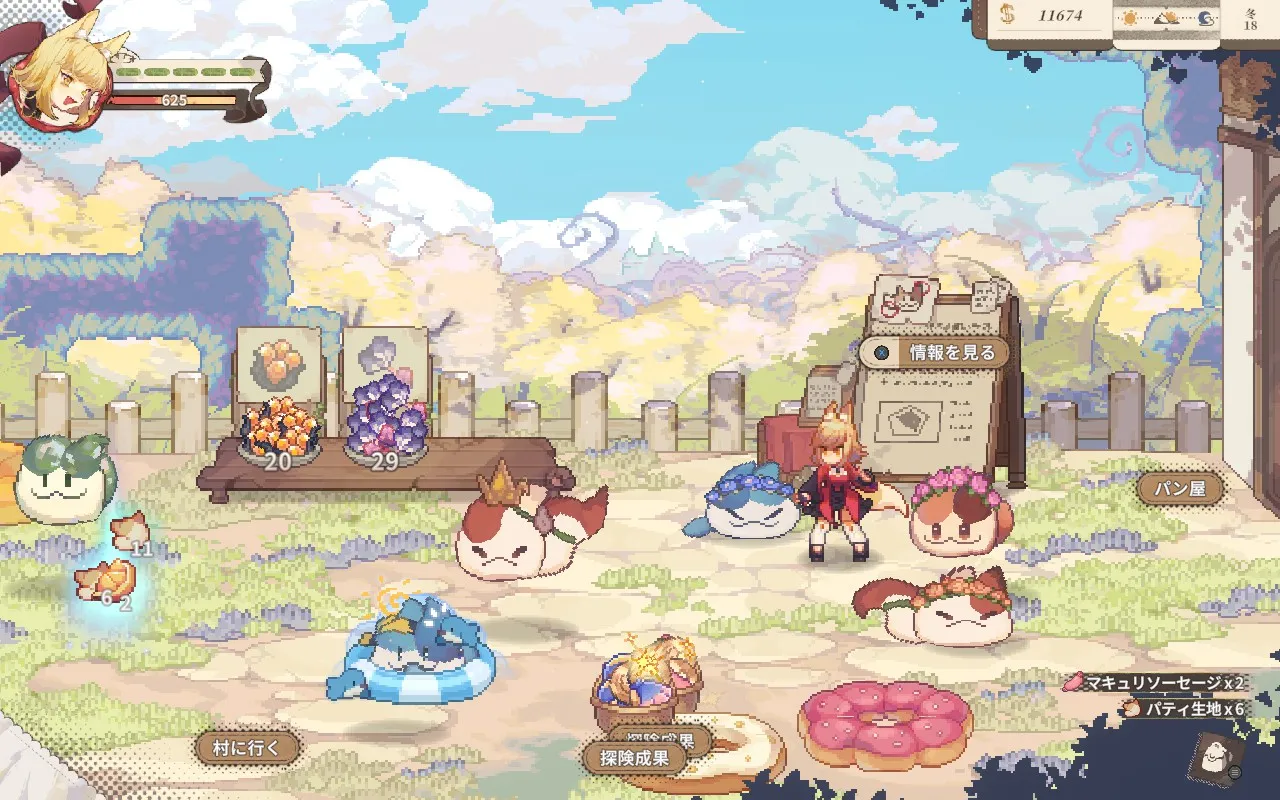This screenshot has height=800, width=1280.
Task: Click the fox girl character portrait
Action: [x=62, y=85]
